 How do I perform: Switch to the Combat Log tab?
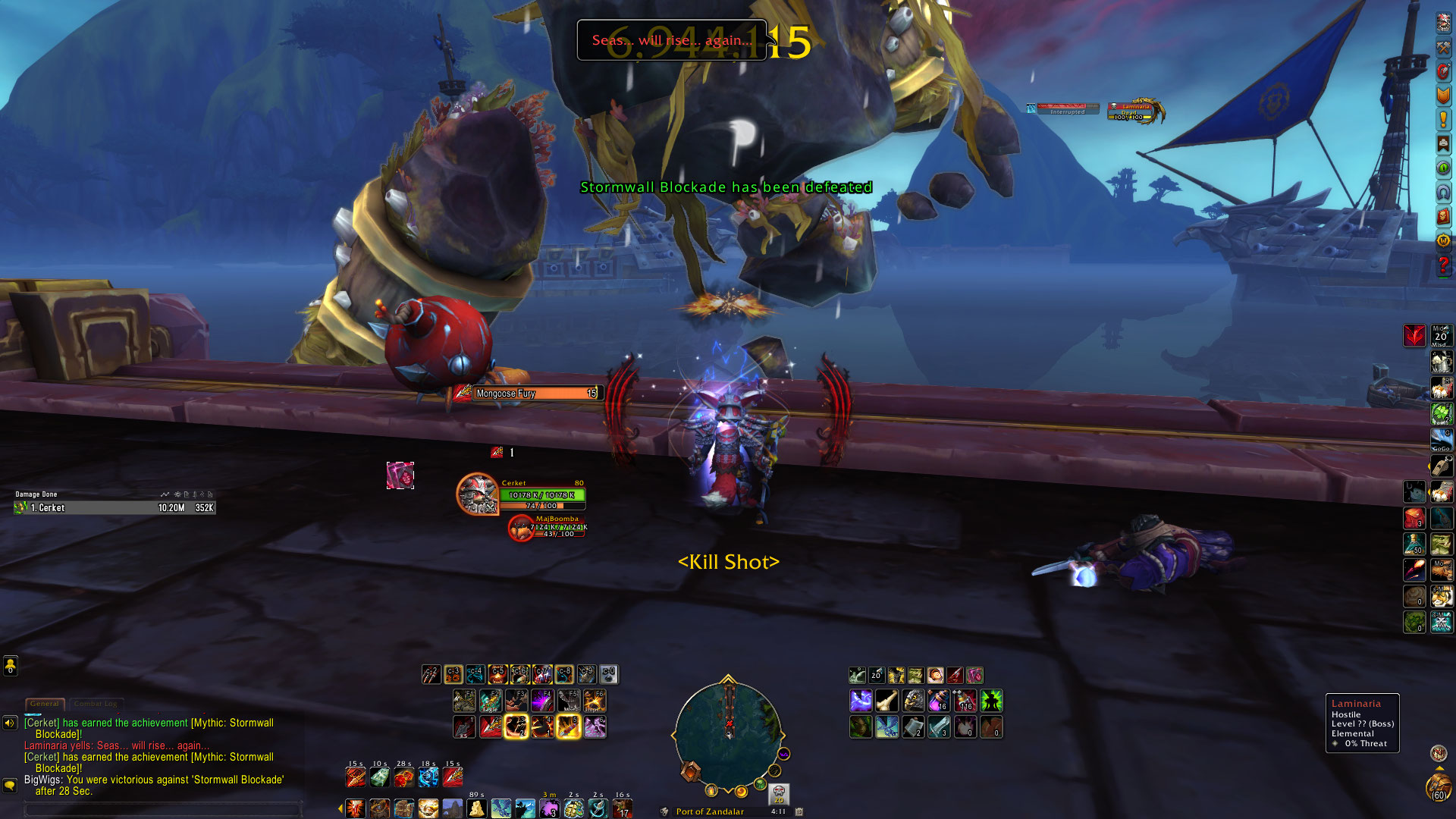pos(96,704)
